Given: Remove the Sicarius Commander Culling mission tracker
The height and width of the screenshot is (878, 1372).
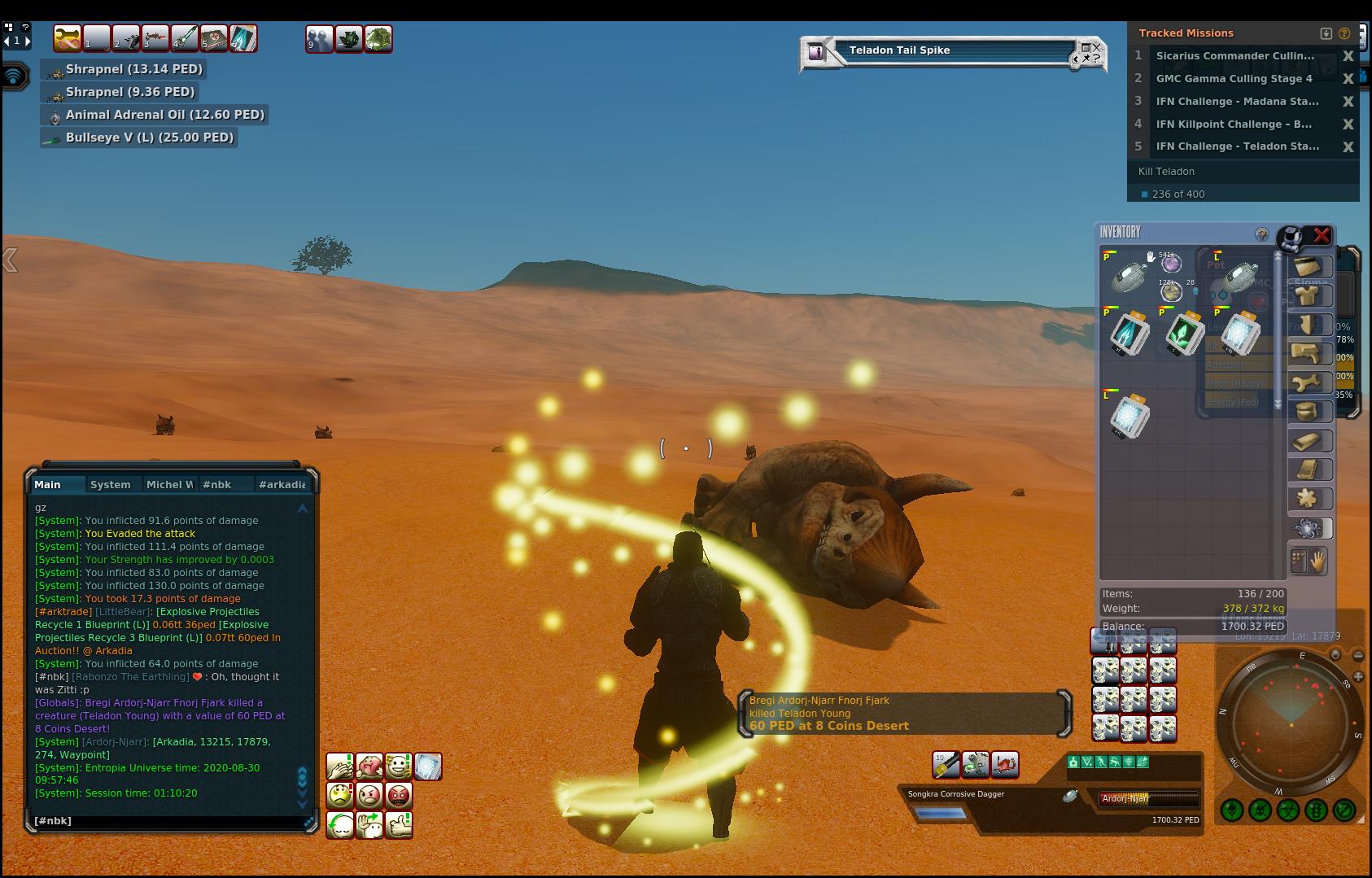Looking at the screenshot, I should pos(1348,56).
